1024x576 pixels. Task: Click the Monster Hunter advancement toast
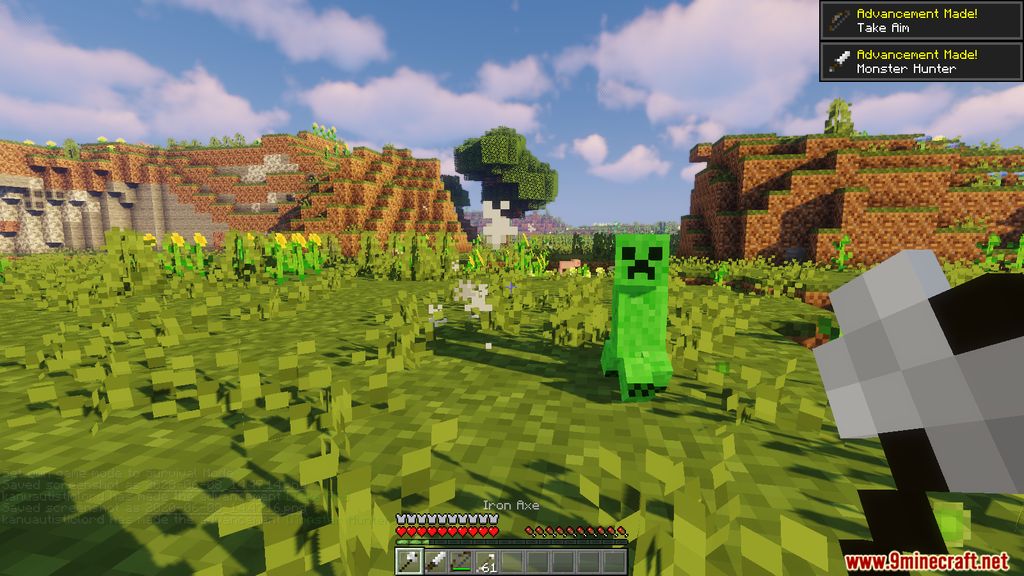coord(921,61)
